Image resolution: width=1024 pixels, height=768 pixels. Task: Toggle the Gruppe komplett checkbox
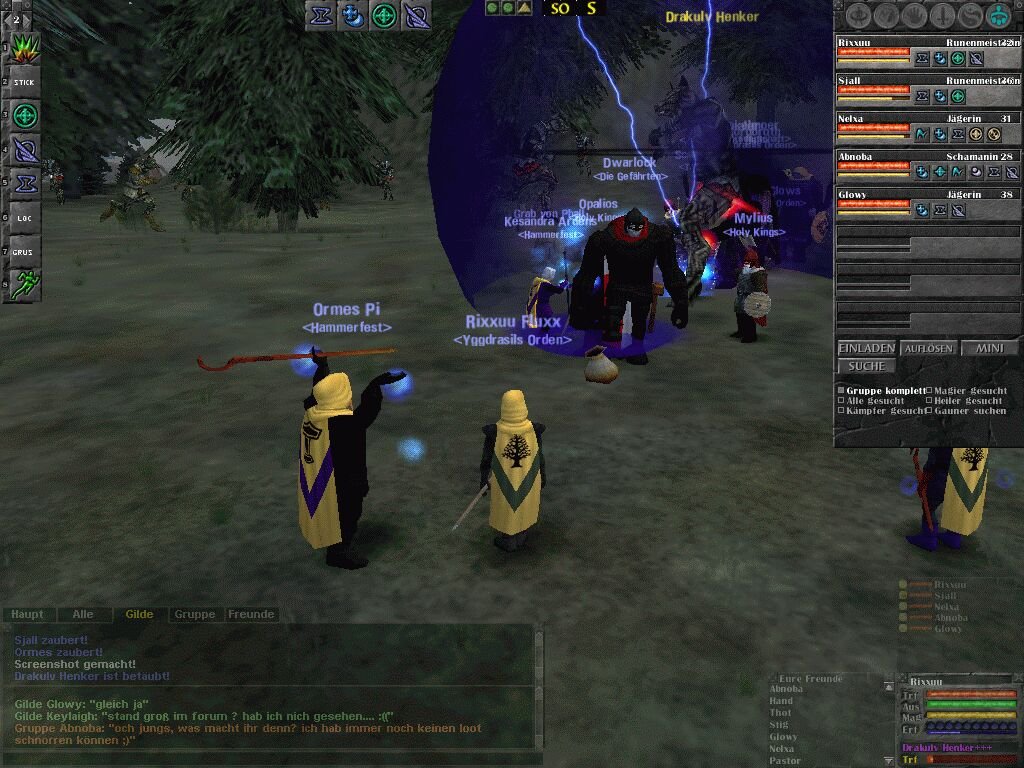[x=841, y=391]
